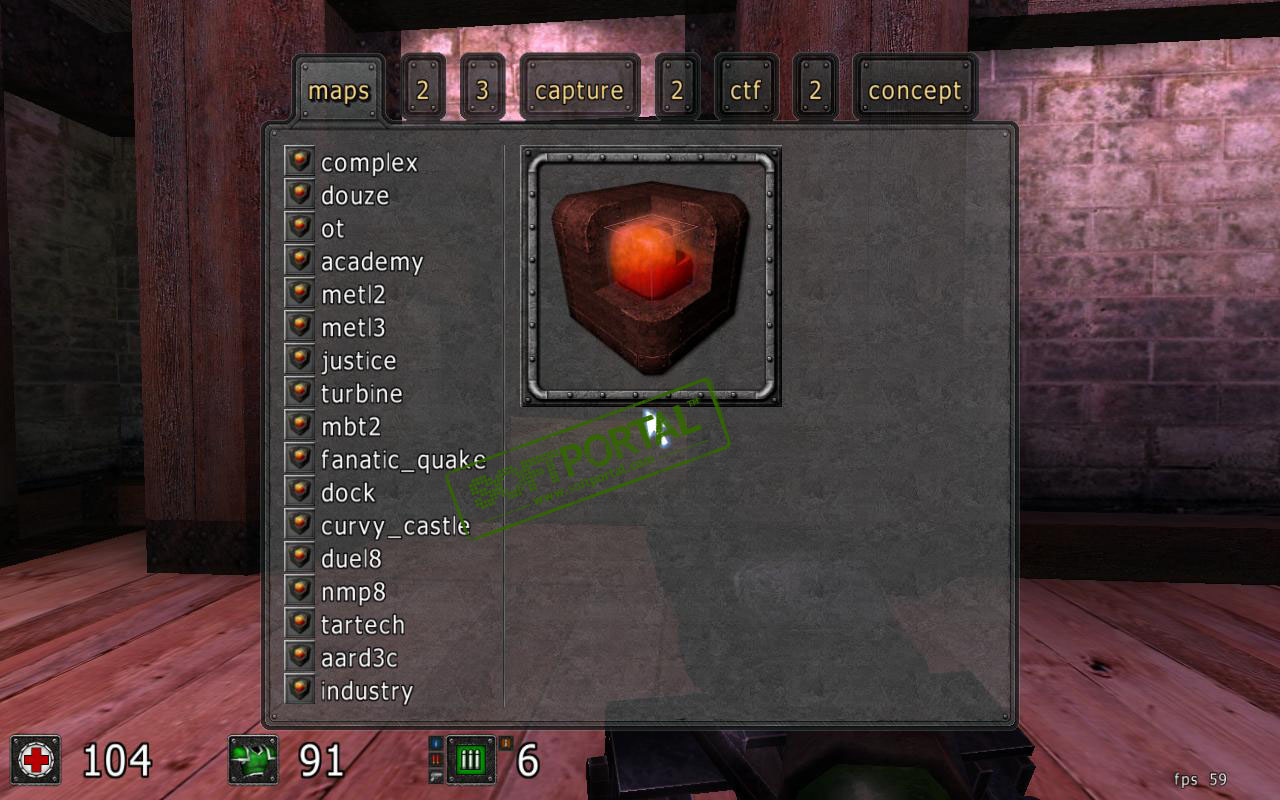Select the mbt2 map
This screenshot has height=800, width=1280.
point(350,426)
